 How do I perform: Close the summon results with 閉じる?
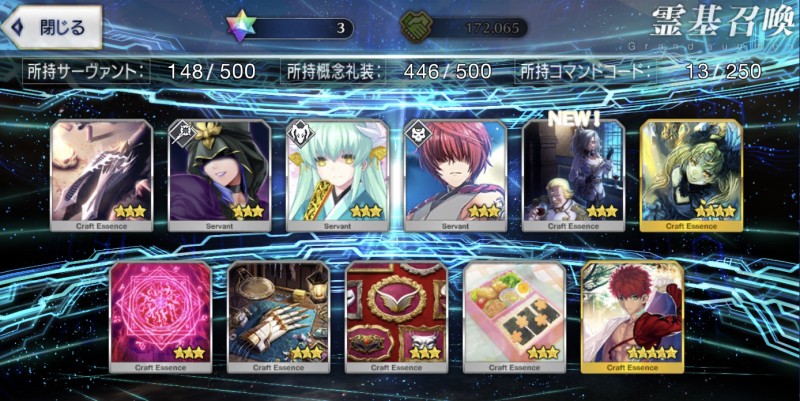pos(53,27)
